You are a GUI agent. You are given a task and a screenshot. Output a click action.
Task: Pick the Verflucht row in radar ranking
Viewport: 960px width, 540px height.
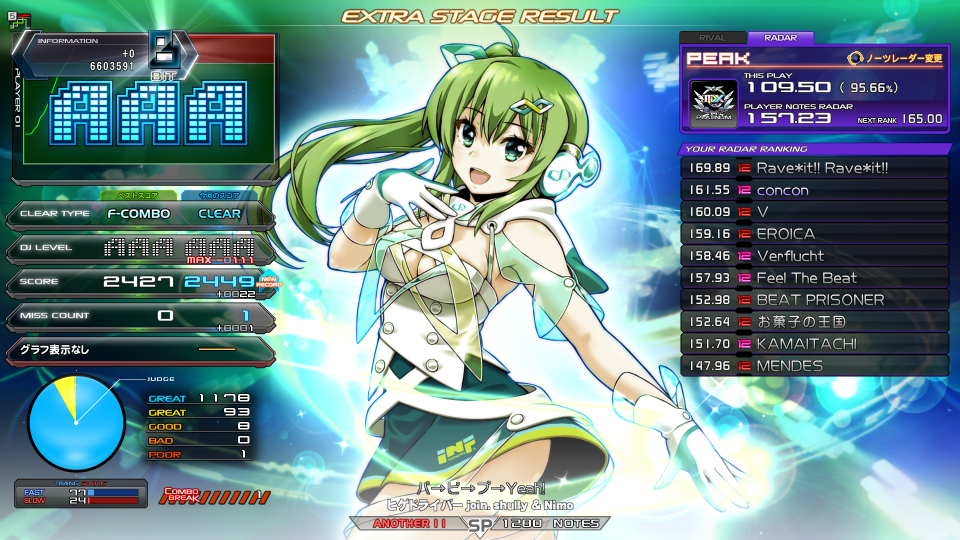tap(814, 256)
